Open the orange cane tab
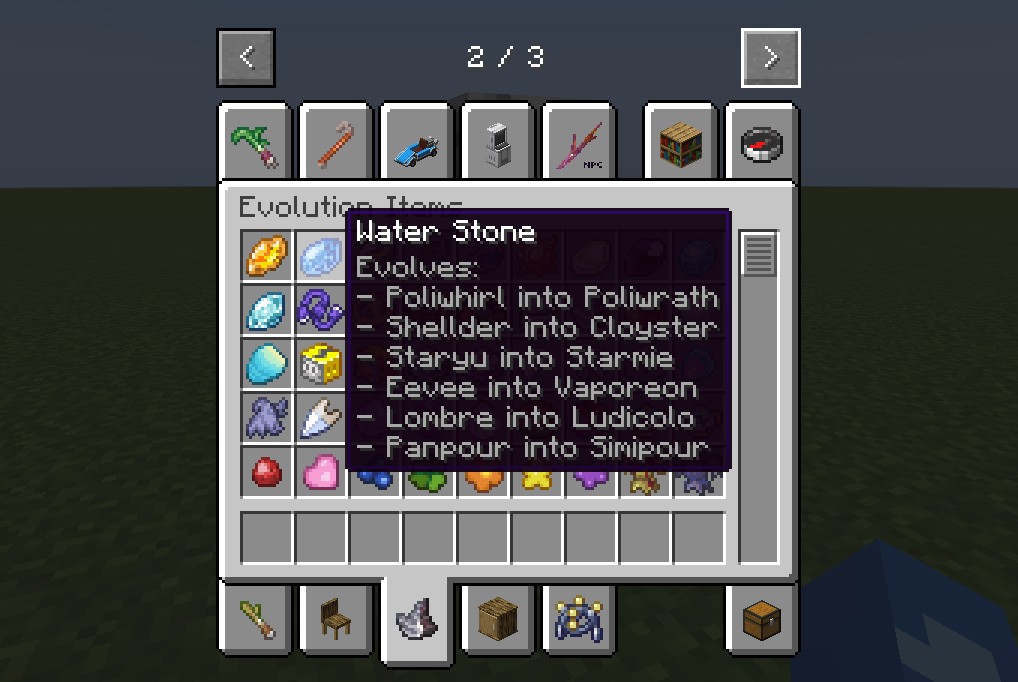The width and height of the screenshot is (1018, 682). point(337,144)
